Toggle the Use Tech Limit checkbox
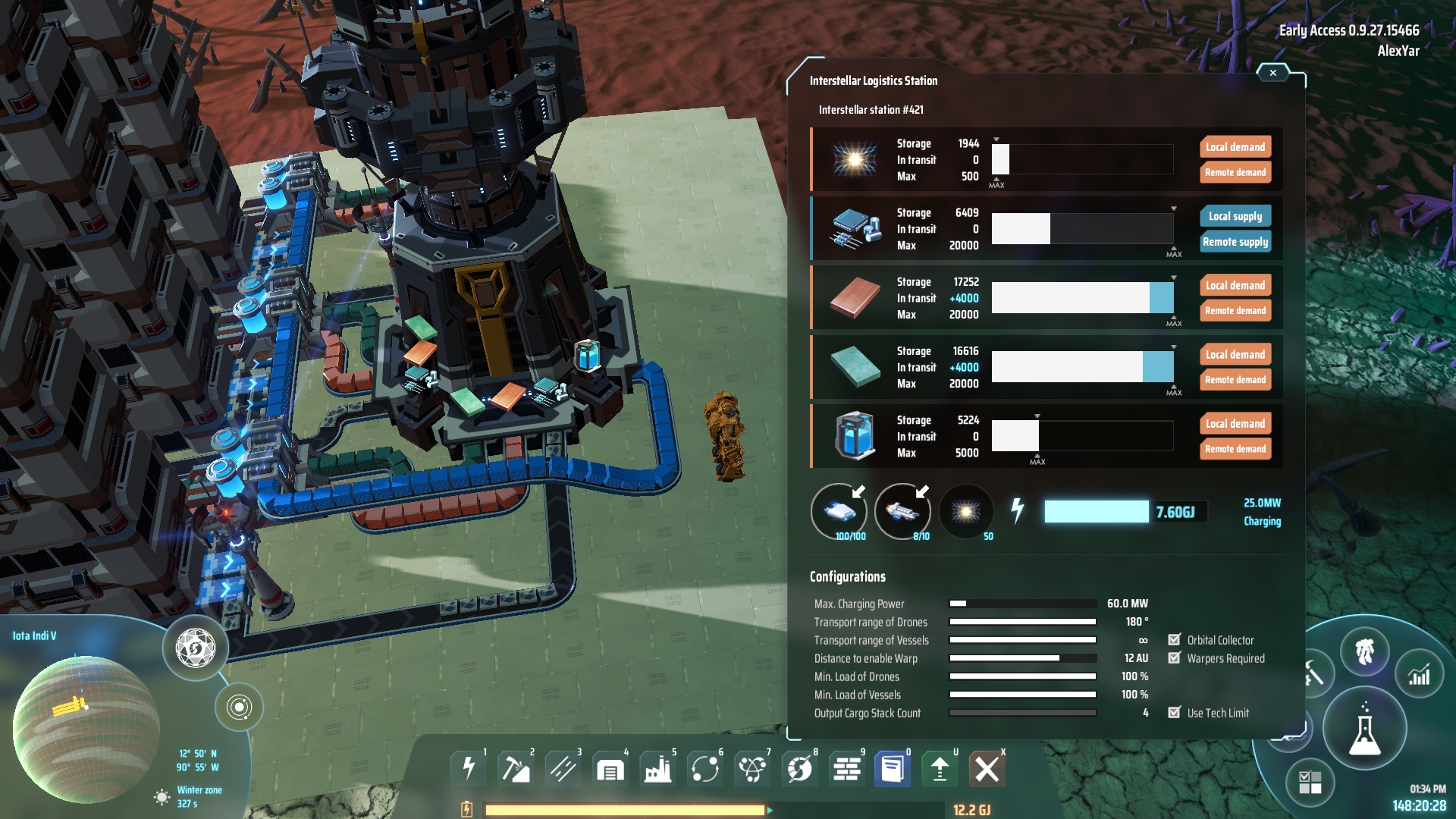 (x=1175, y=713)
